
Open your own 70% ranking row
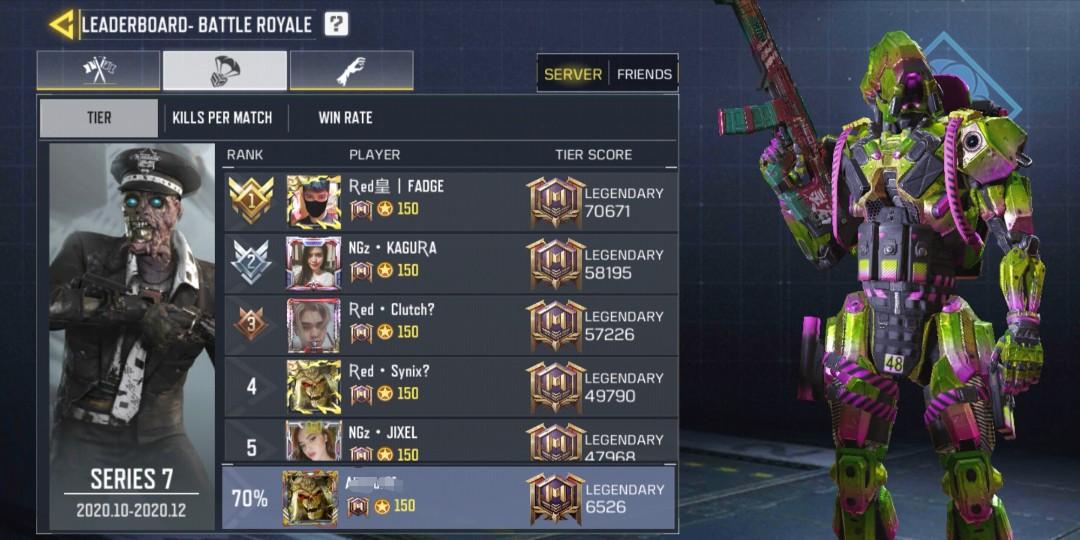(x=450, y=497)
